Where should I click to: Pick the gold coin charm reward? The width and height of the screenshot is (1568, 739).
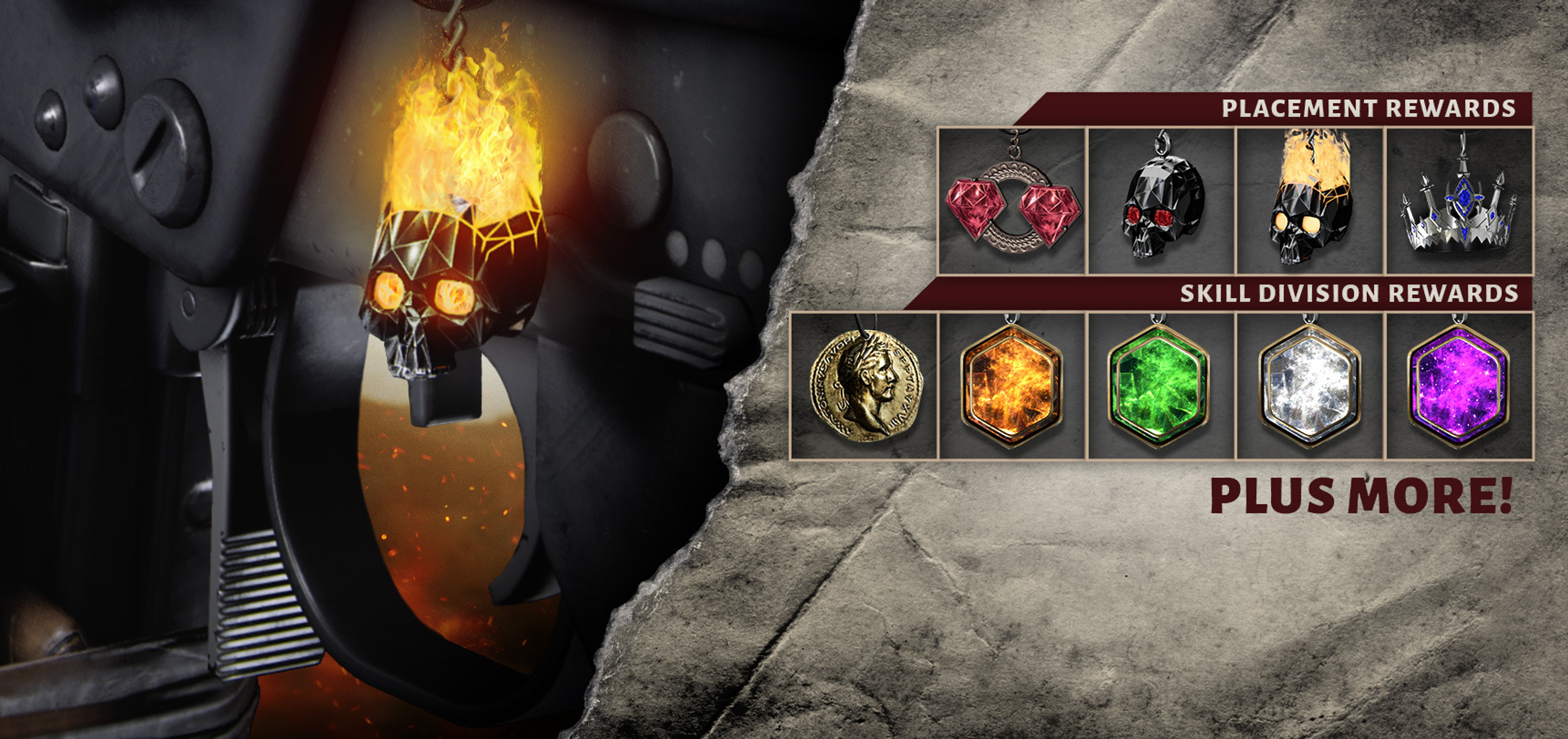pyautogui.click(x=864, y=386)
